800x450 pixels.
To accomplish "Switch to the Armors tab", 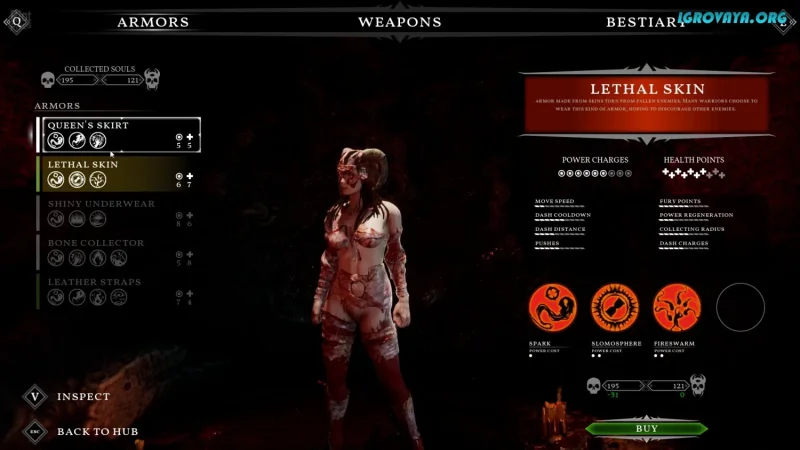I will pyautogui.click(x=152, y=22).
